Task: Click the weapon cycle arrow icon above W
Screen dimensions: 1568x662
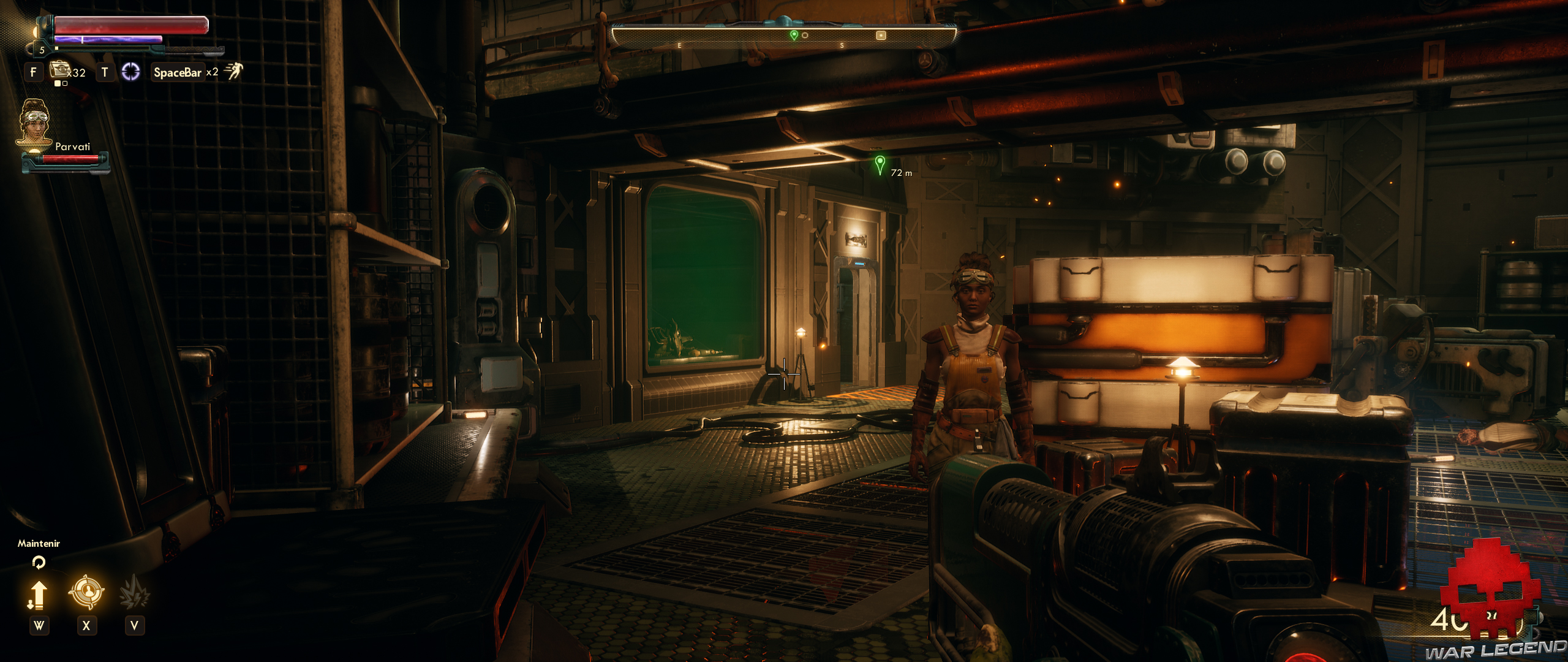Action: [39, 595]
